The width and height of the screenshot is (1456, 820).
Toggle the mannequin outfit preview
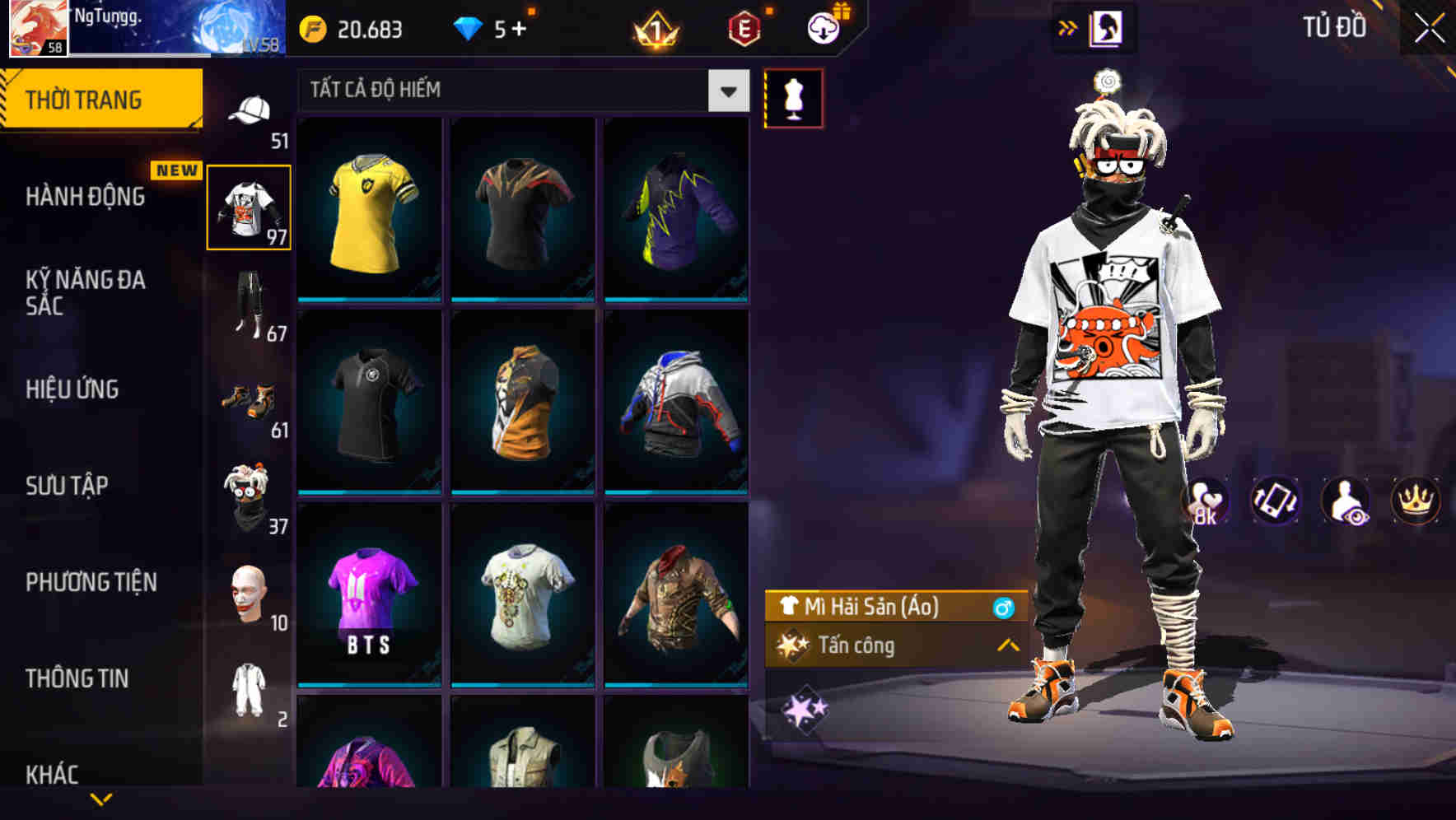click(x=793, y=98)
